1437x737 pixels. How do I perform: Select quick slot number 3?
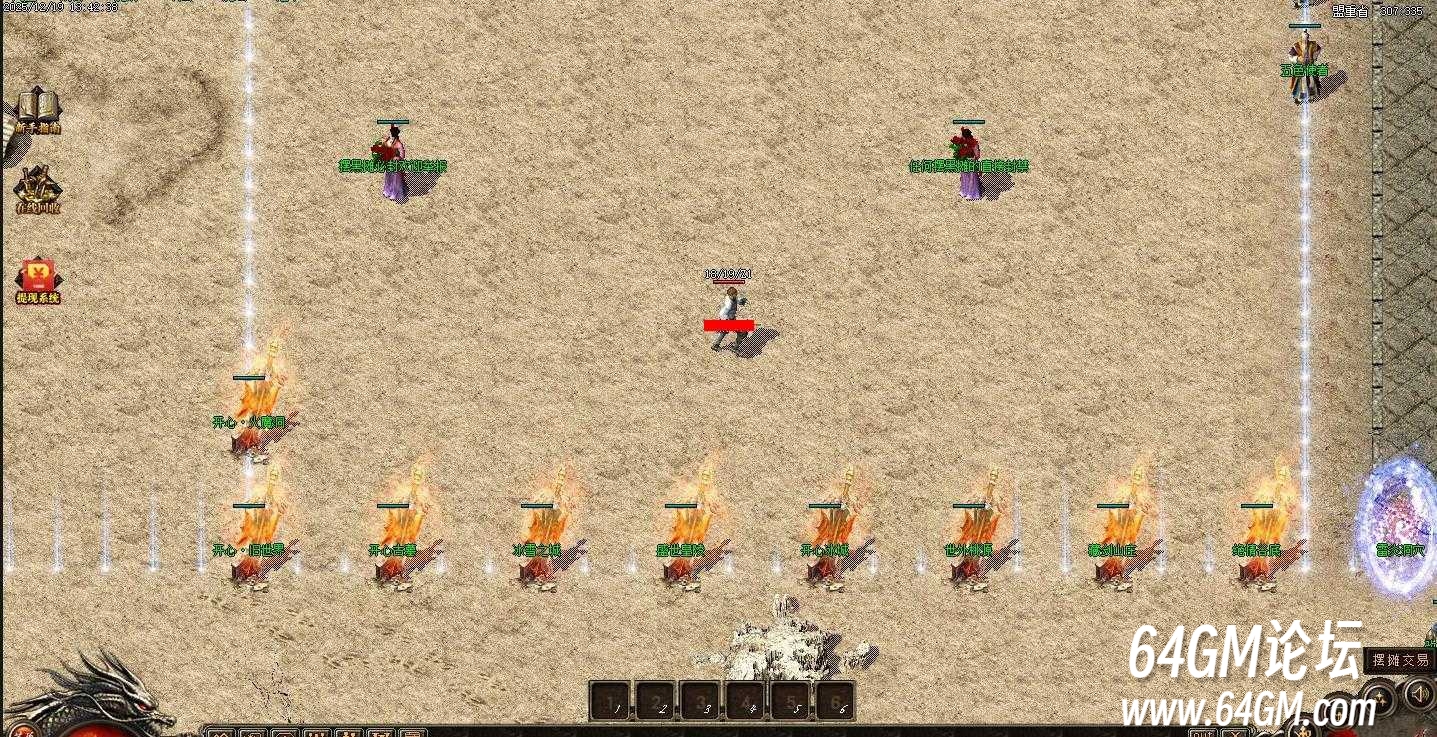(x=702, y=701)
